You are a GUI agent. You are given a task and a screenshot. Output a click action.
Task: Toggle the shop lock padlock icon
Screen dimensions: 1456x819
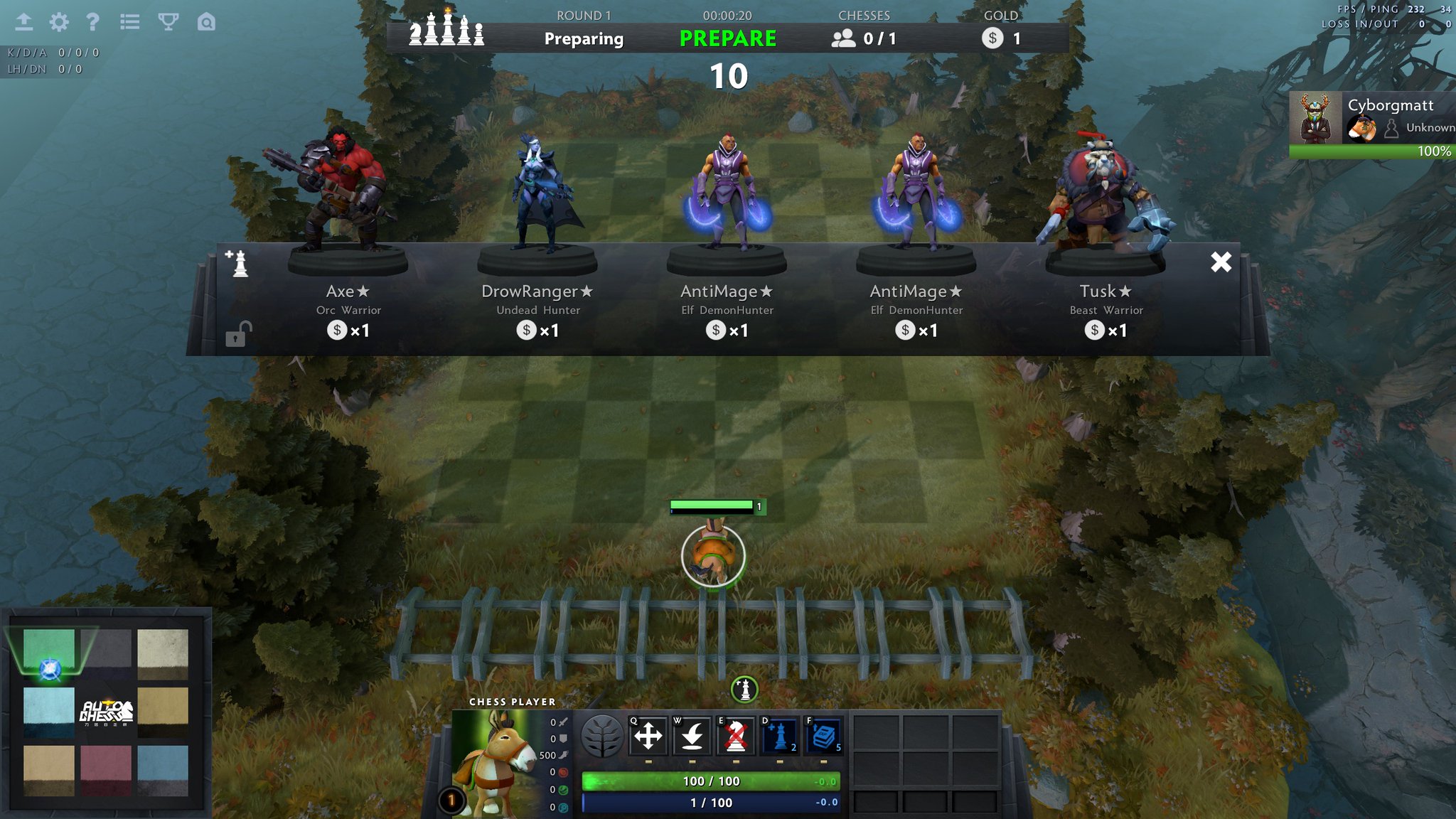(237, 336)
